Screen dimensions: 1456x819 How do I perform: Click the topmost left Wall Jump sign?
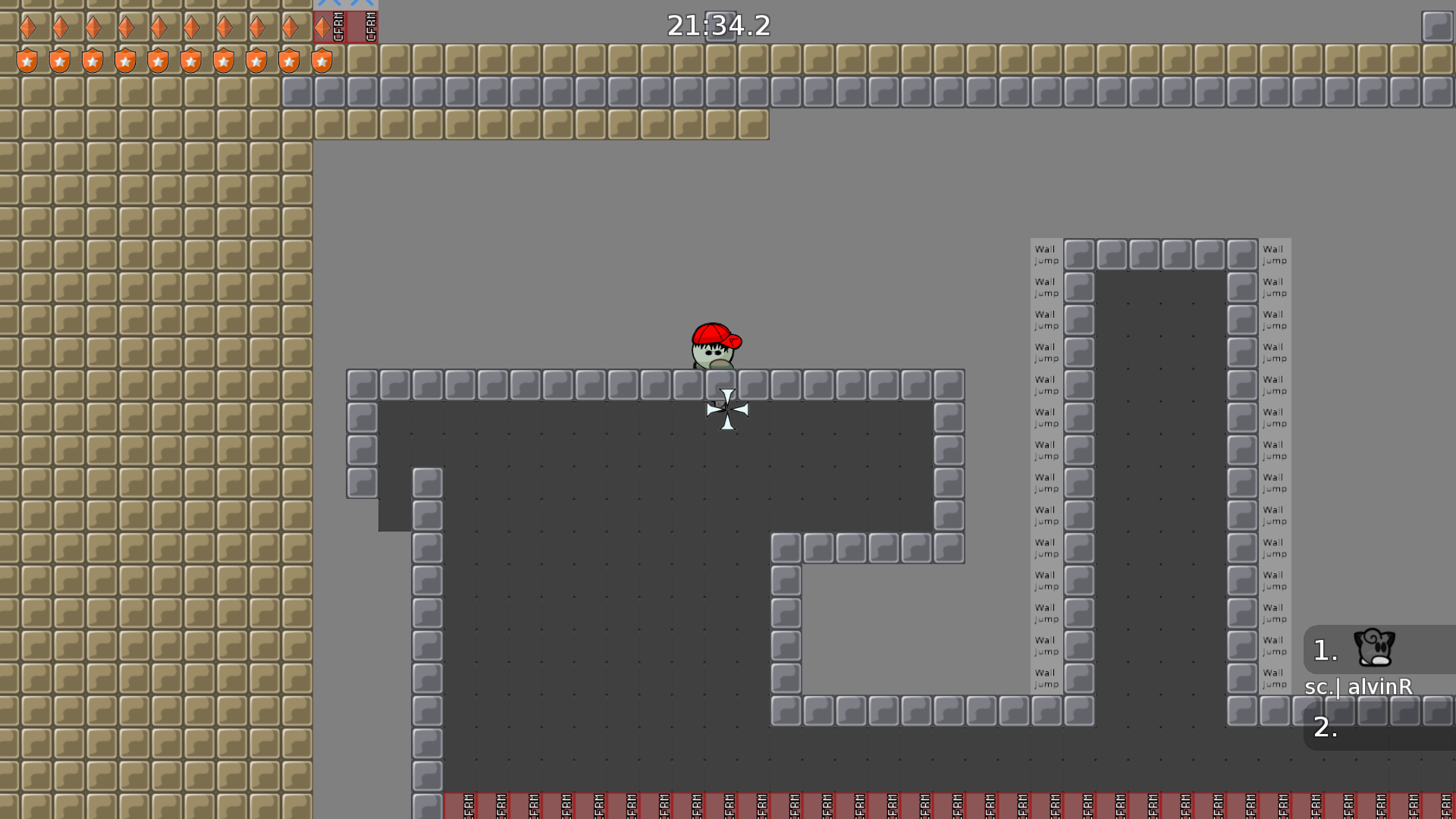pyautogui.click(x=1046, y=254)
